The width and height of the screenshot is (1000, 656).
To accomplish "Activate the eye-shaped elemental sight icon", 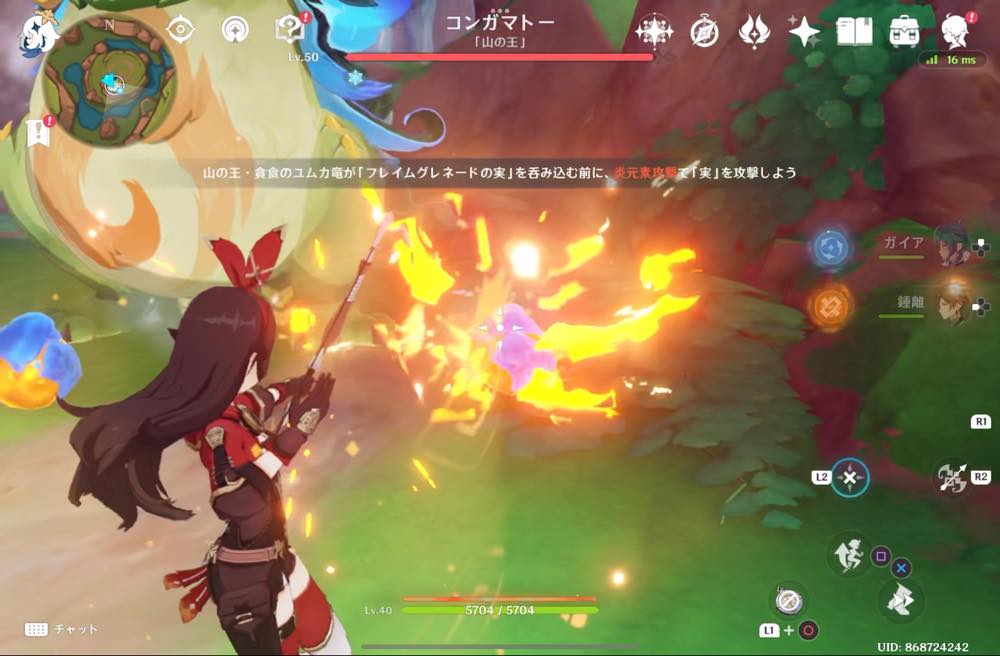I will 180,29.
